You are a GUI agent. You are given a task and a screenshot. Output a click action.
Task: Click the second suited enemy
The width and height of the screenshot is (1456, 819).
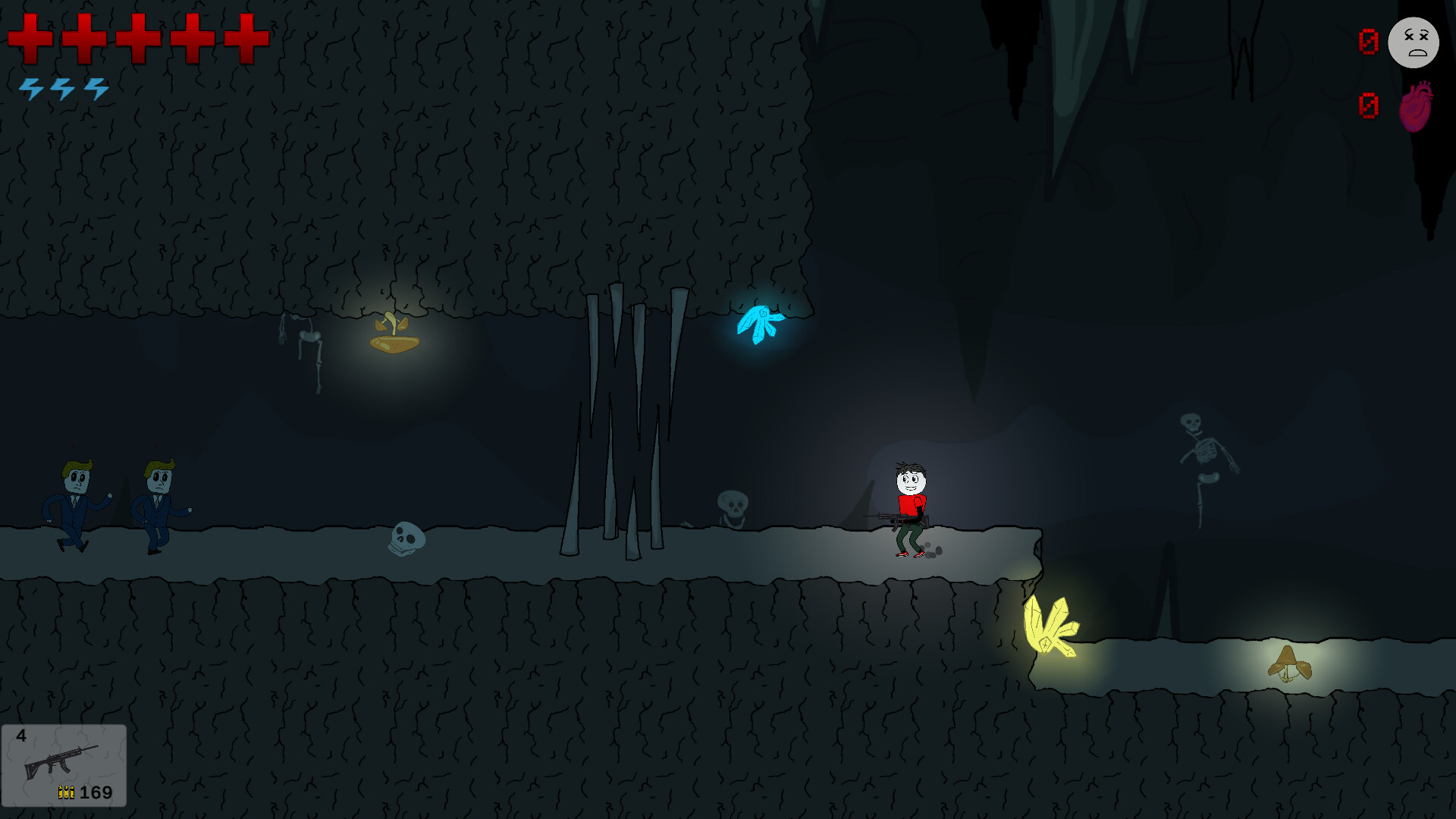pos(159,500)
